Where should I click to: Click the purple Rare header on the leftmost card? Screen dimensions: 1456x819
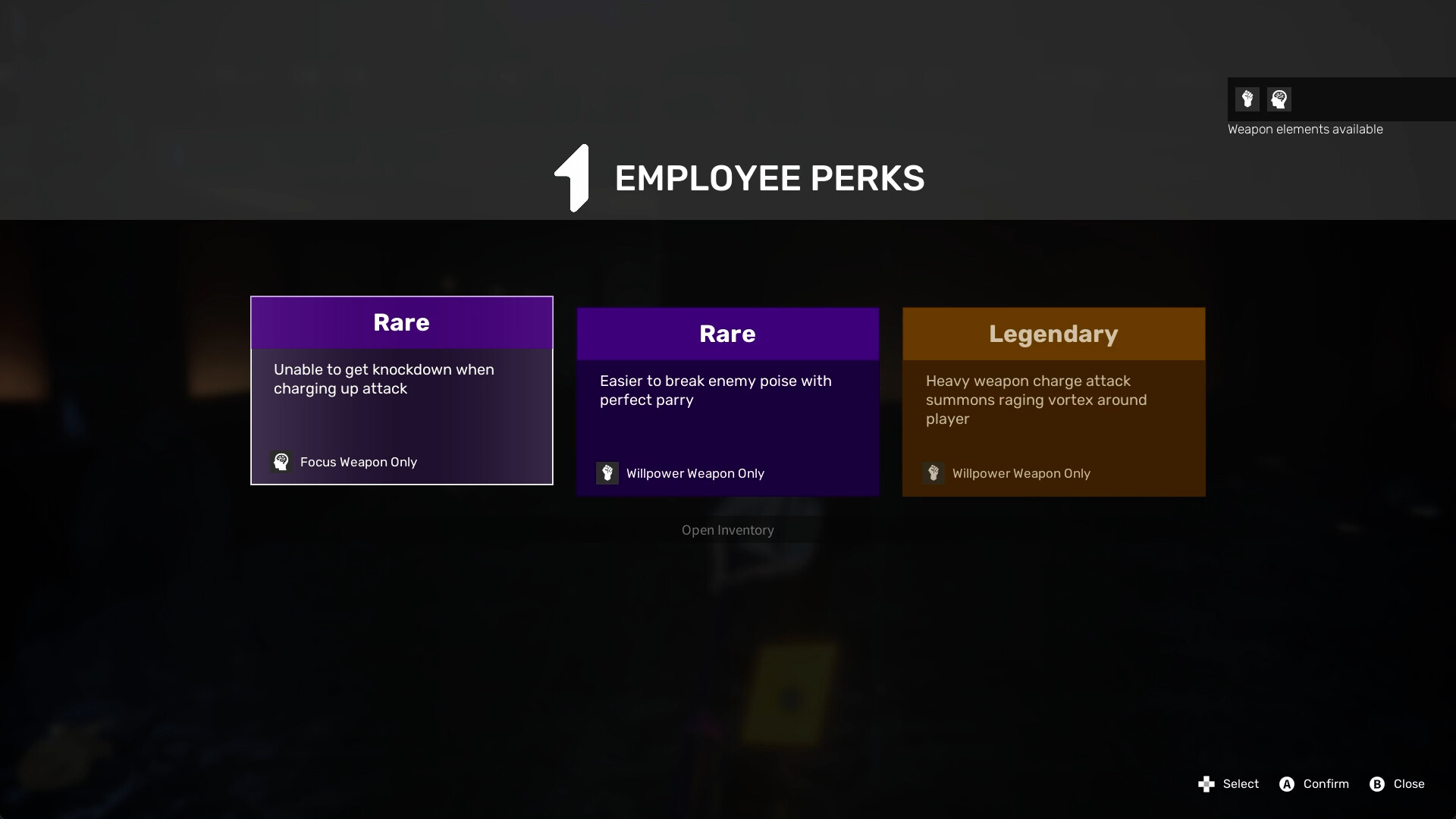[x=401, y=322]
